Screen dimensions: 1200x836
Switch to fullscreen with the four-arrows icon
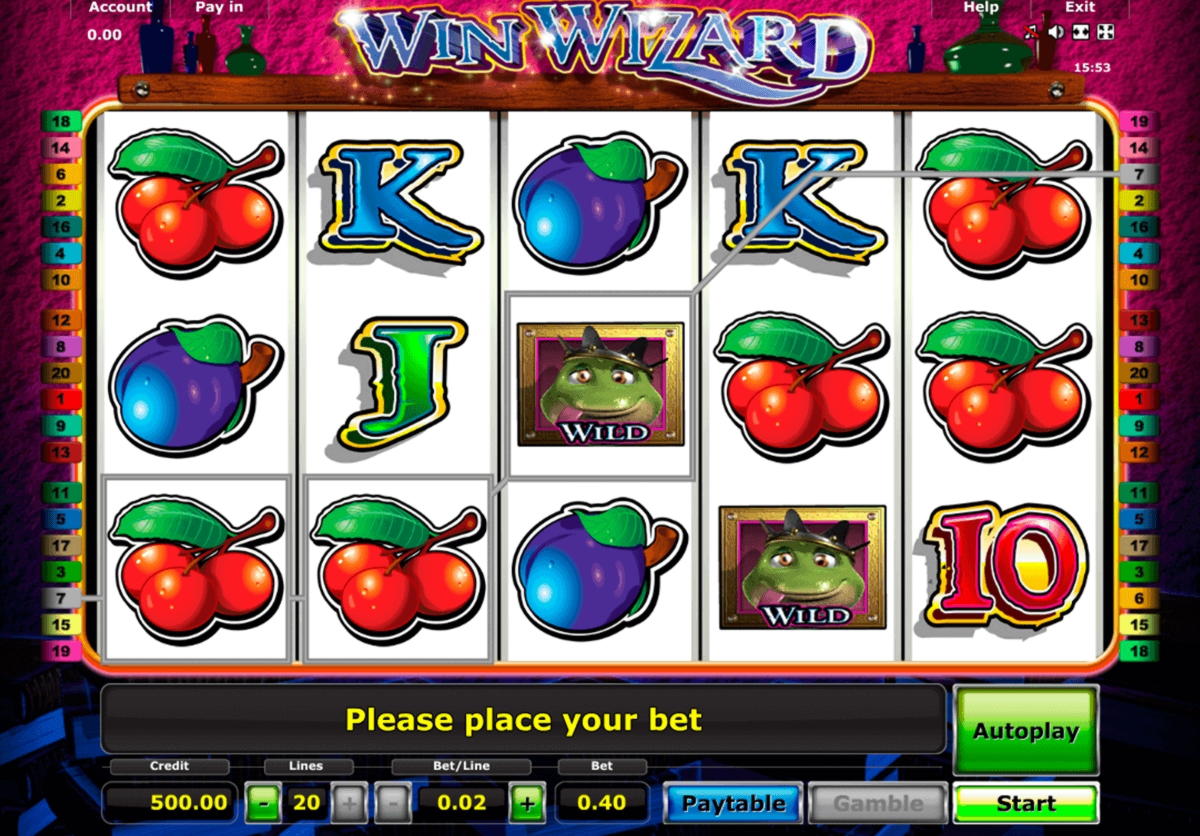(1104, 33)
